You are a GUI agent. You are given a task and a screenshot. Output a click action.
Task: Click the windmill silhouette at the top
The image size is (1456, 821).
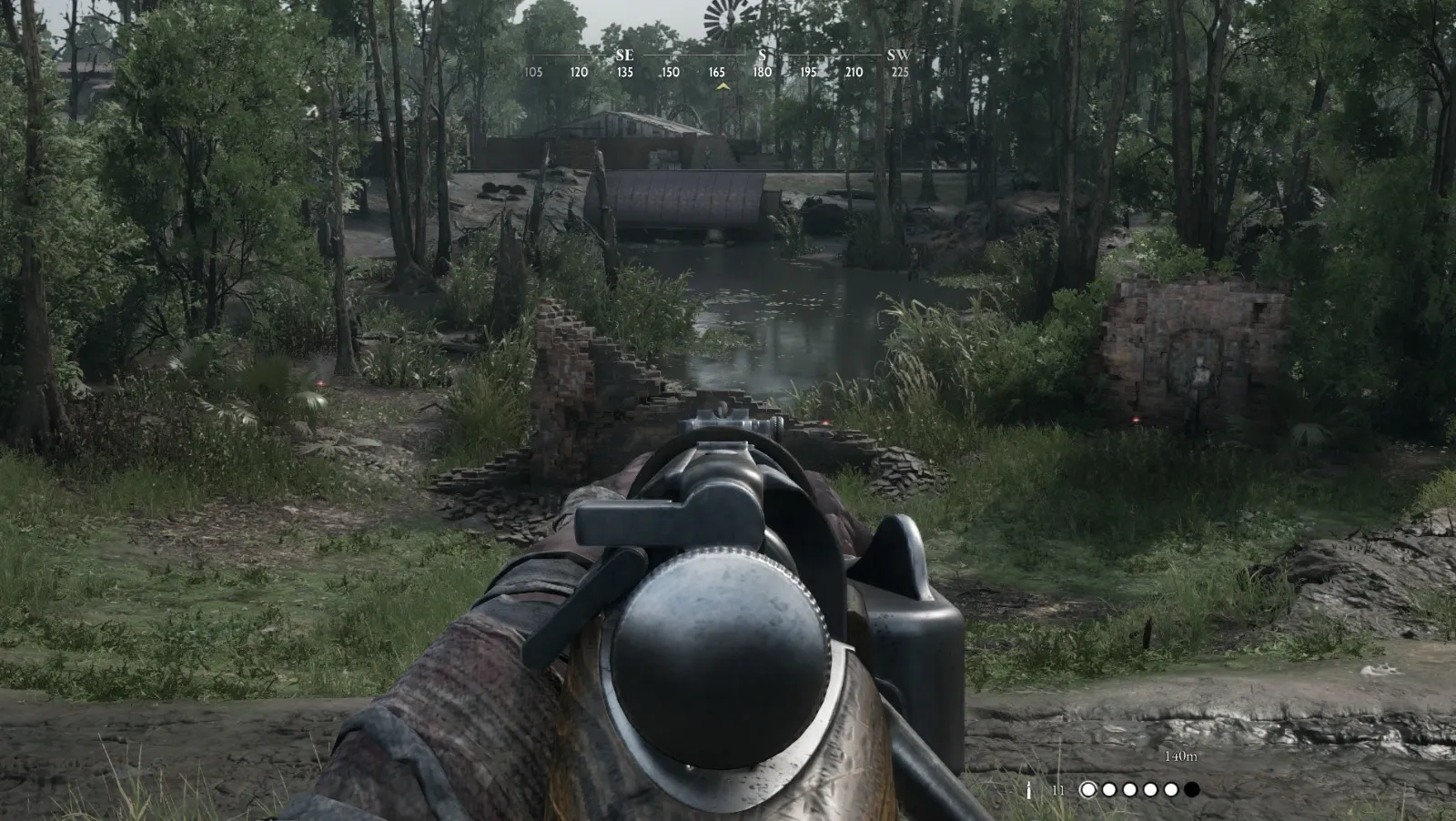coord(723,16)
